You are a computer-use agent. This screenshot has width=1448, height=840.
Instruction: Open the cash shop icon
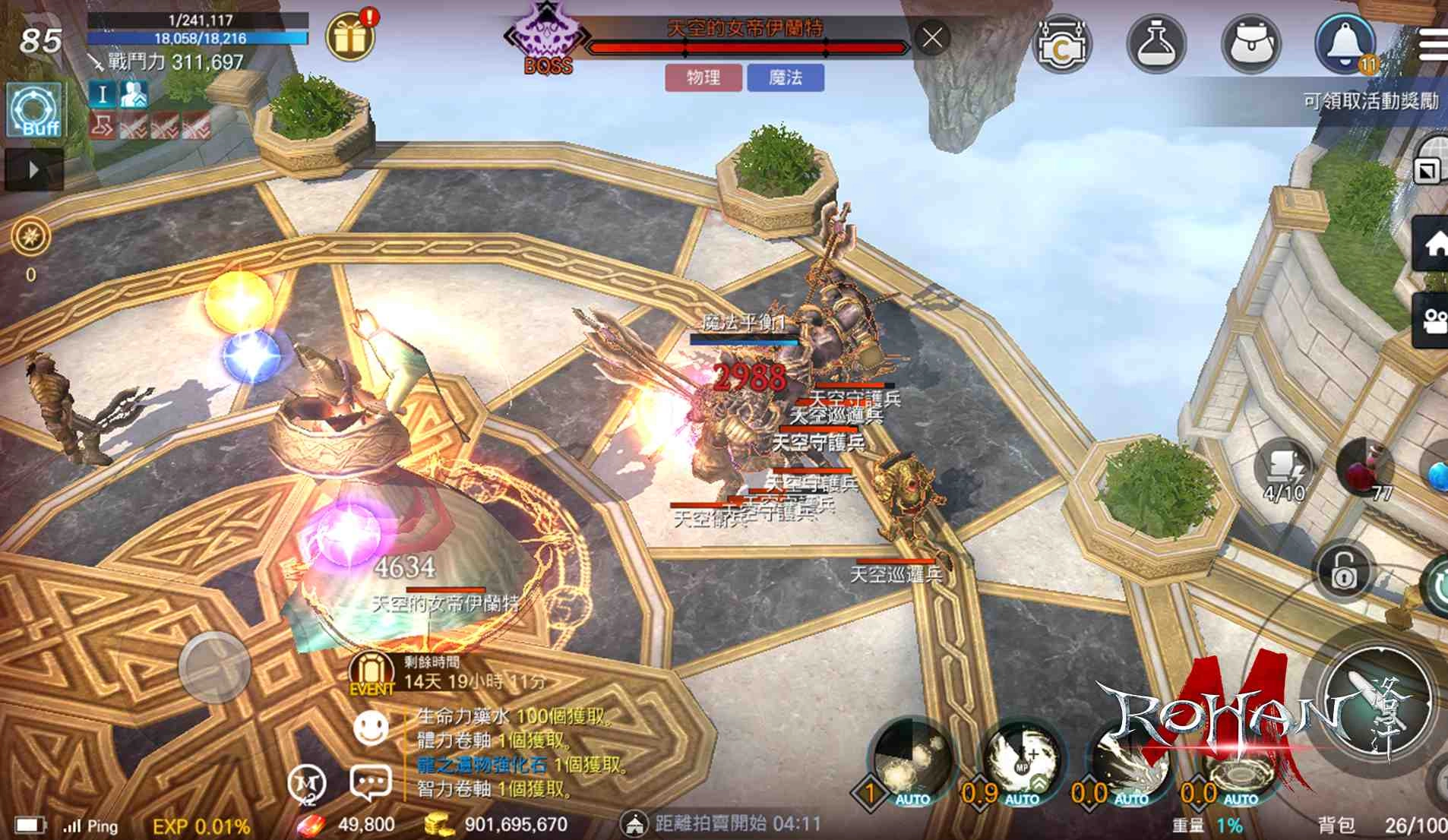pos(1061,45)
